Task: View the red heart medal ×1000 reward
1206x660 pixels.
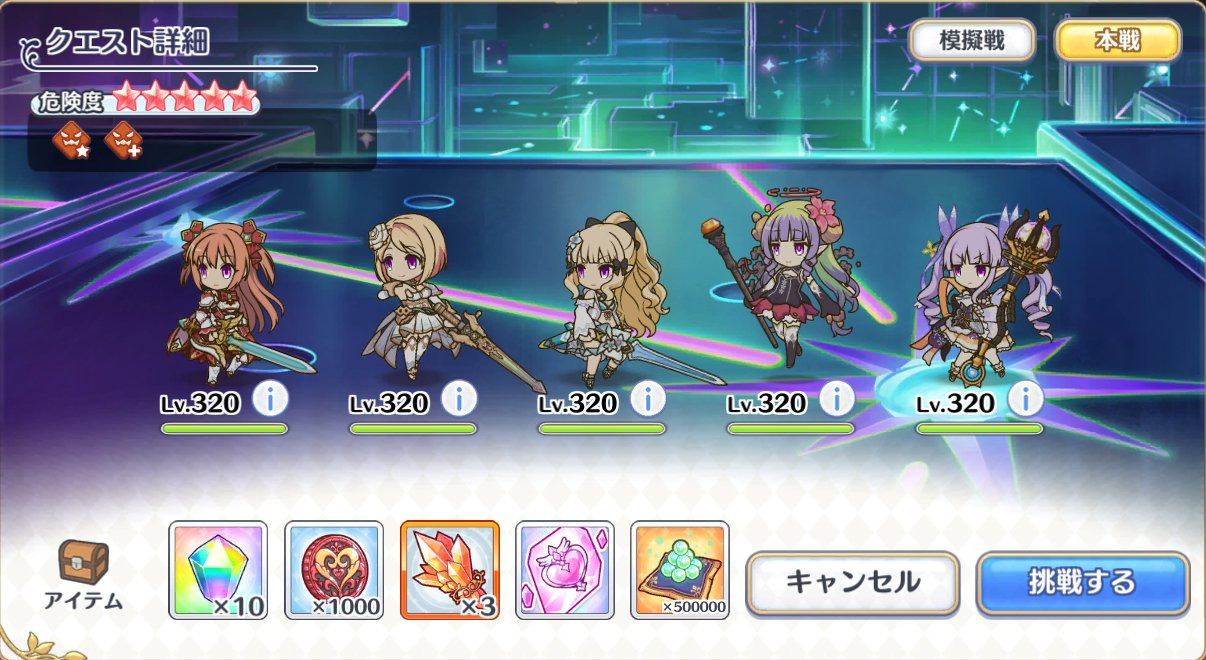Action: (x=334, y=570)
